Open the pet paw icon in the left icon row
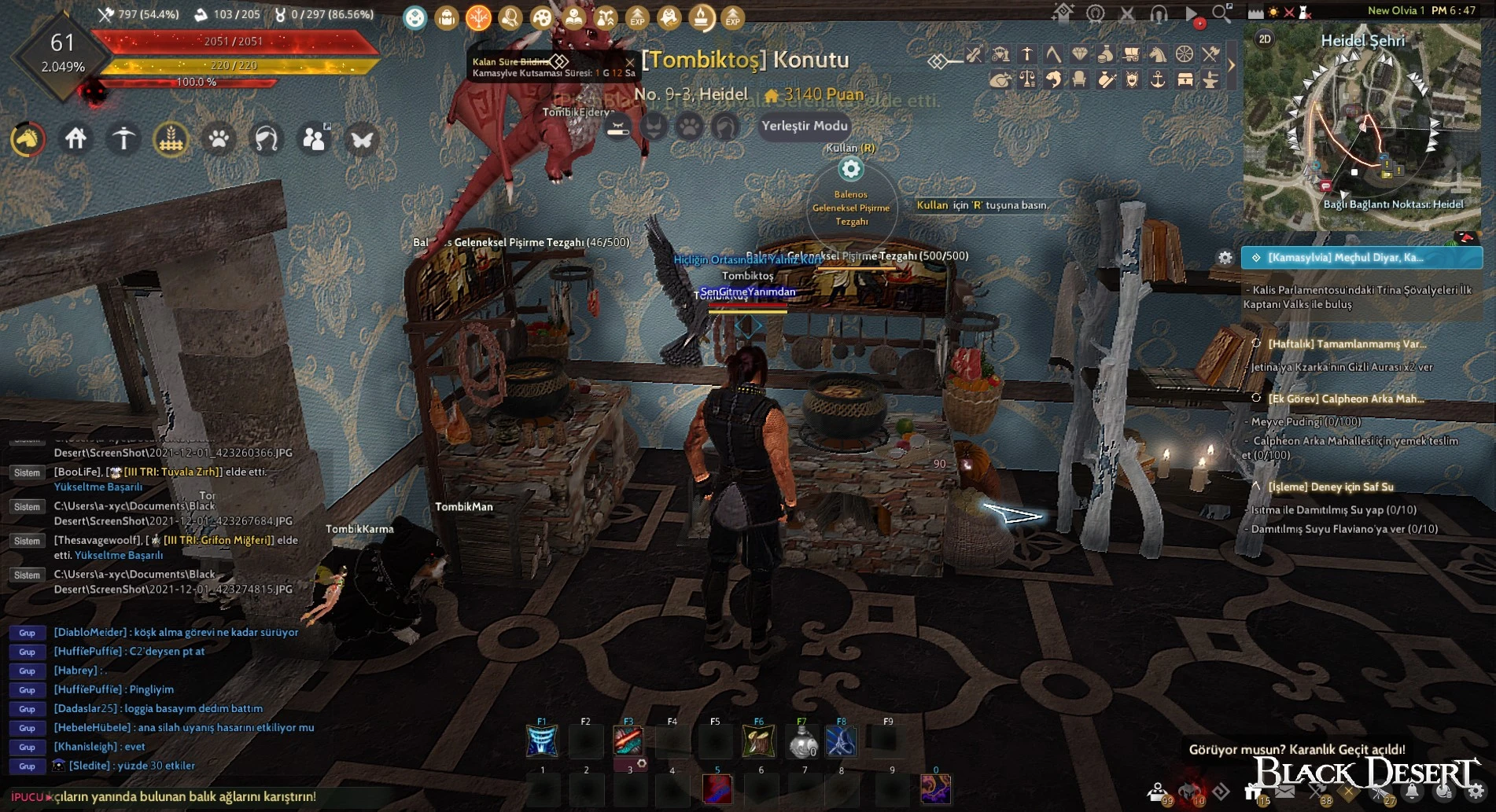This screenshot has height=812, width=1496. pyautogui.click(x=219, y=140)
